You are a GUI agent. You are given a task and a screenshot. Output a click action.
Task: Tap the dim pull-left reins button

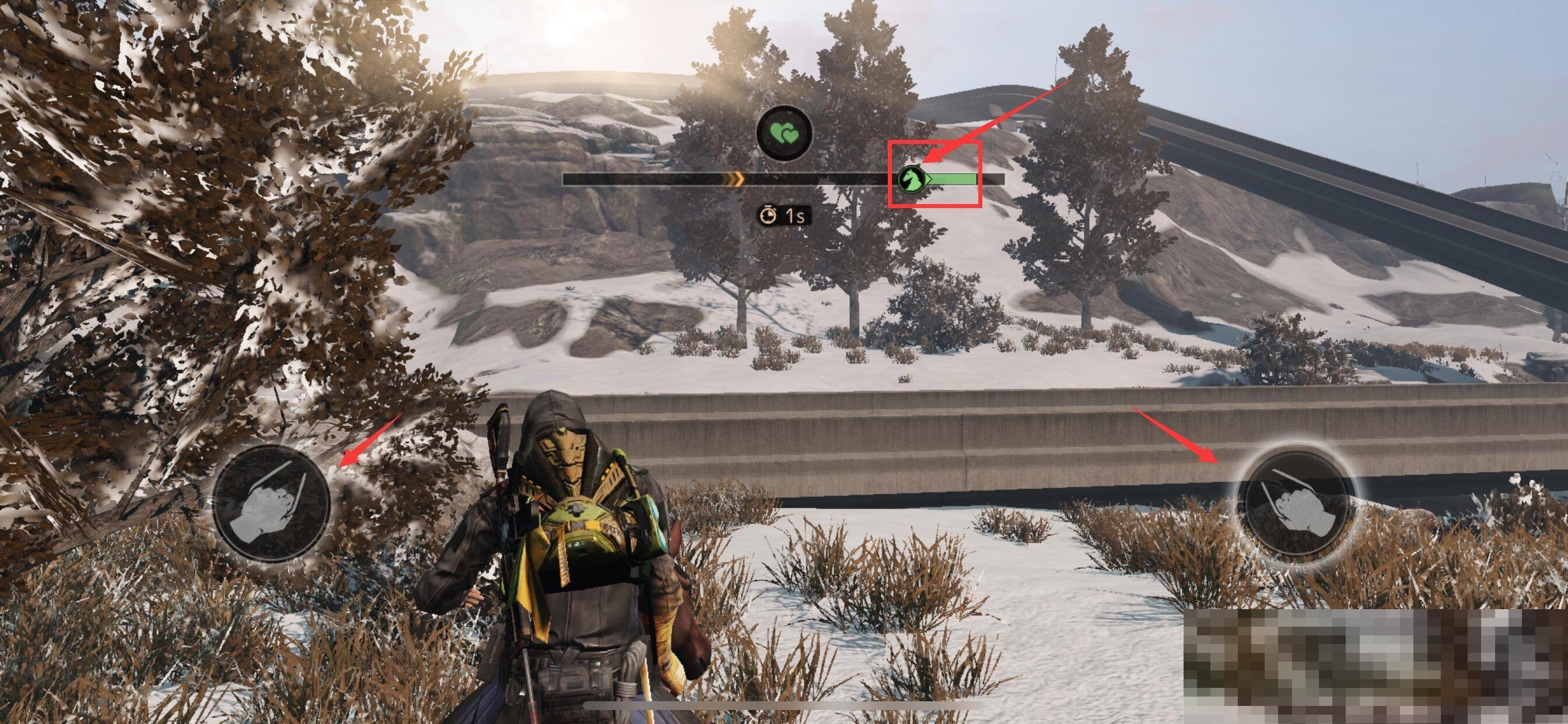tap(271, 503)
